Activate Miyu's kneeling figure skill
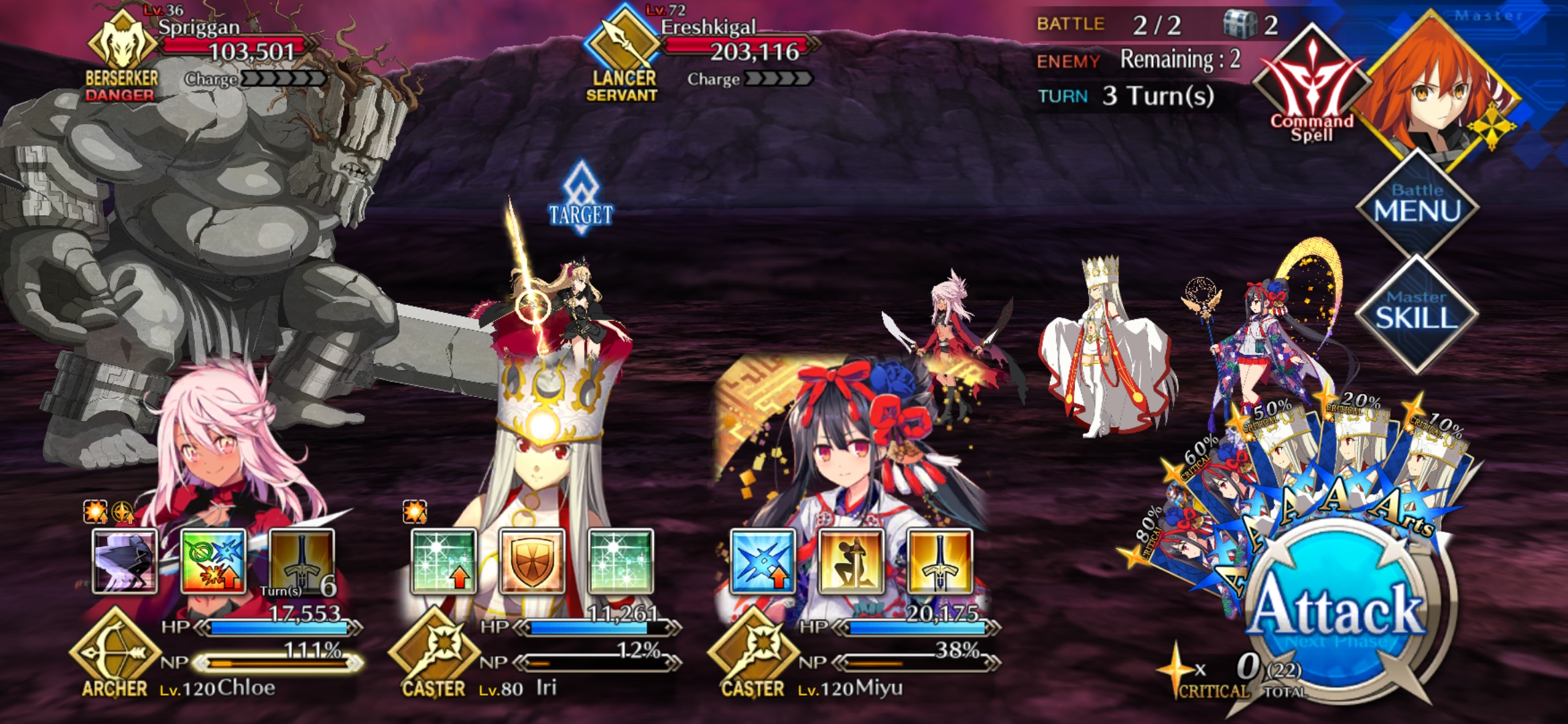The width and height of the screenshot is (1568, 724). click(x=851, y=561)
